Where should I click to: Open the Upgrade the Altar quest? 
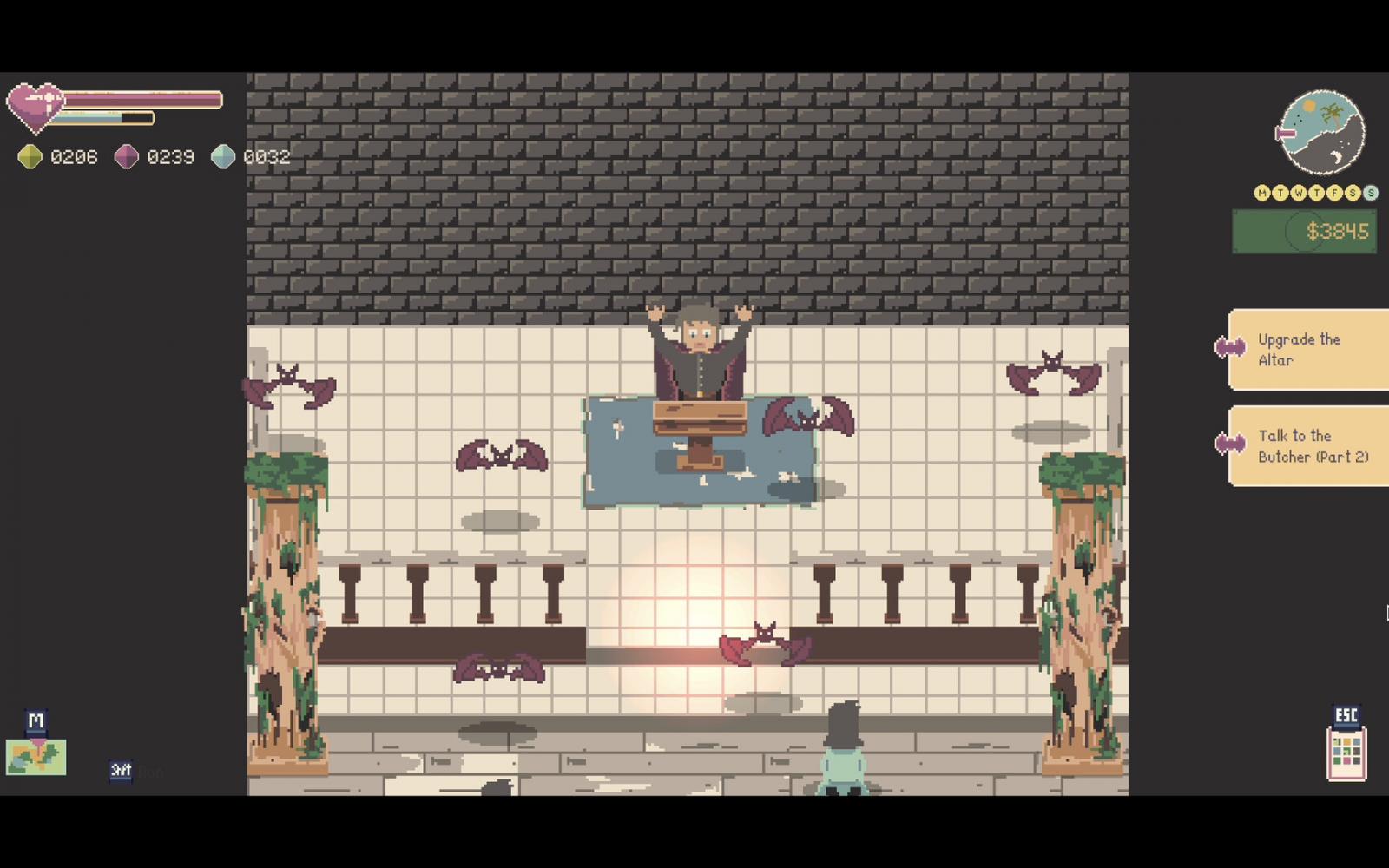pos(1309,350)
